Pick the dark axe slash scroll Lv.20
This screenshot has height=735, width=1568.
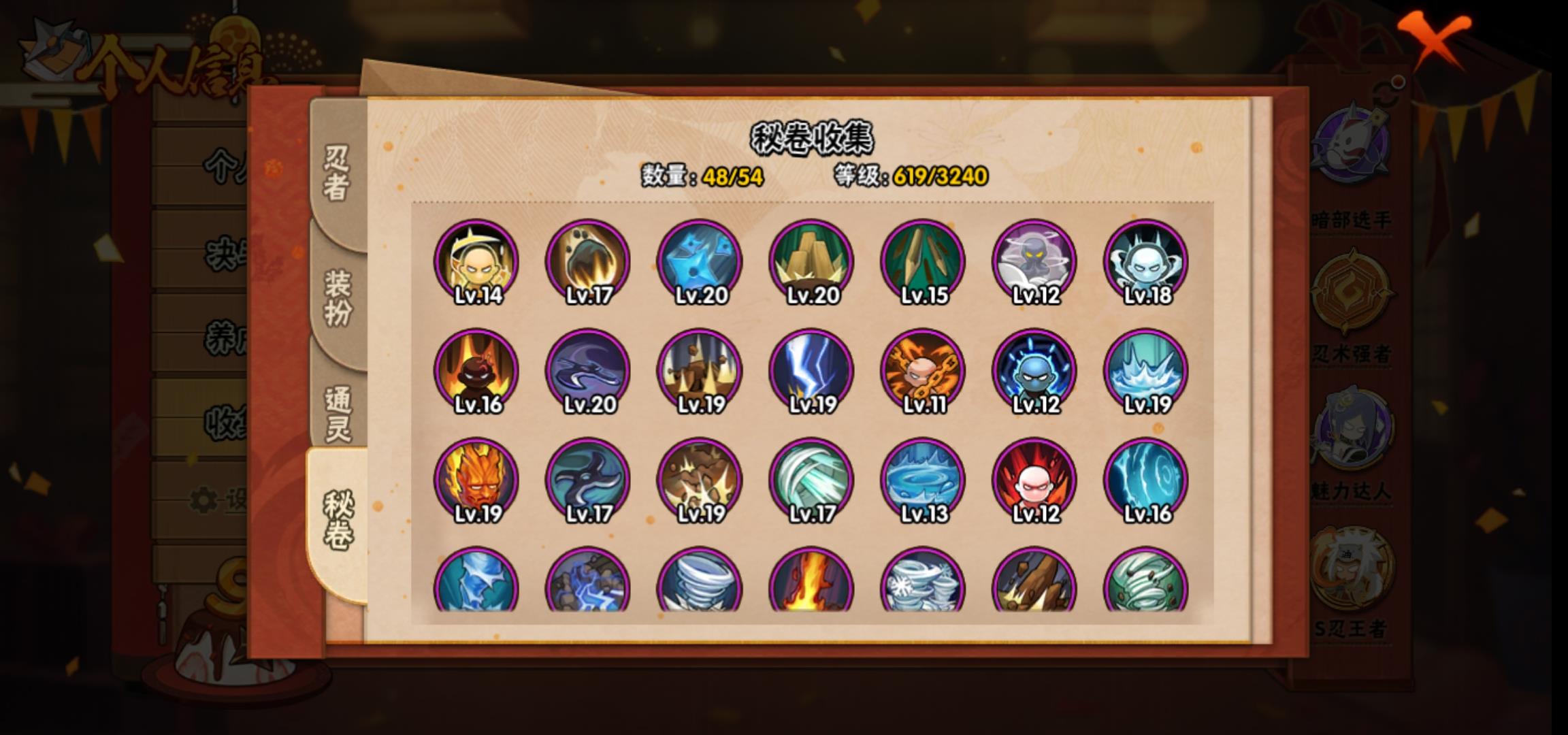click(588, 372)
